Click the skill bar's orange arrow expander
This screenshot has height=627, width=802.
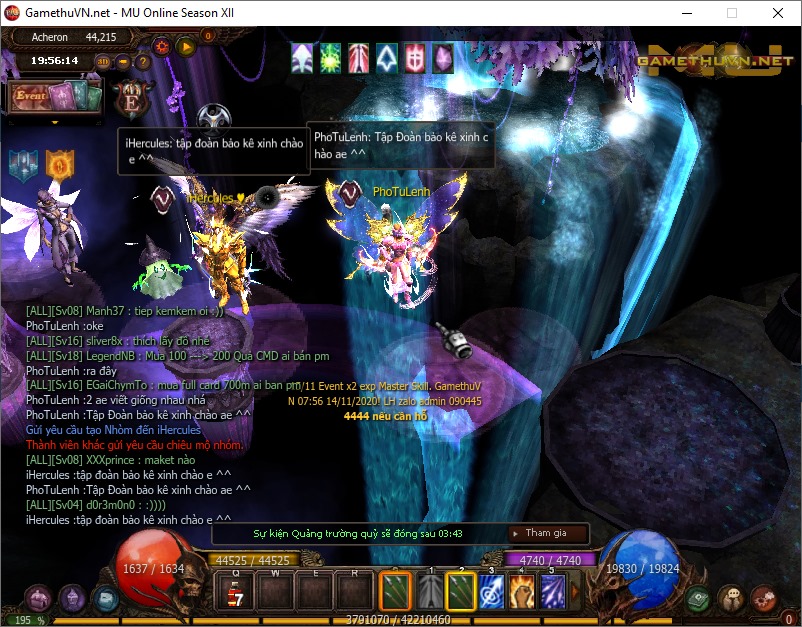(x=574, y=592)
